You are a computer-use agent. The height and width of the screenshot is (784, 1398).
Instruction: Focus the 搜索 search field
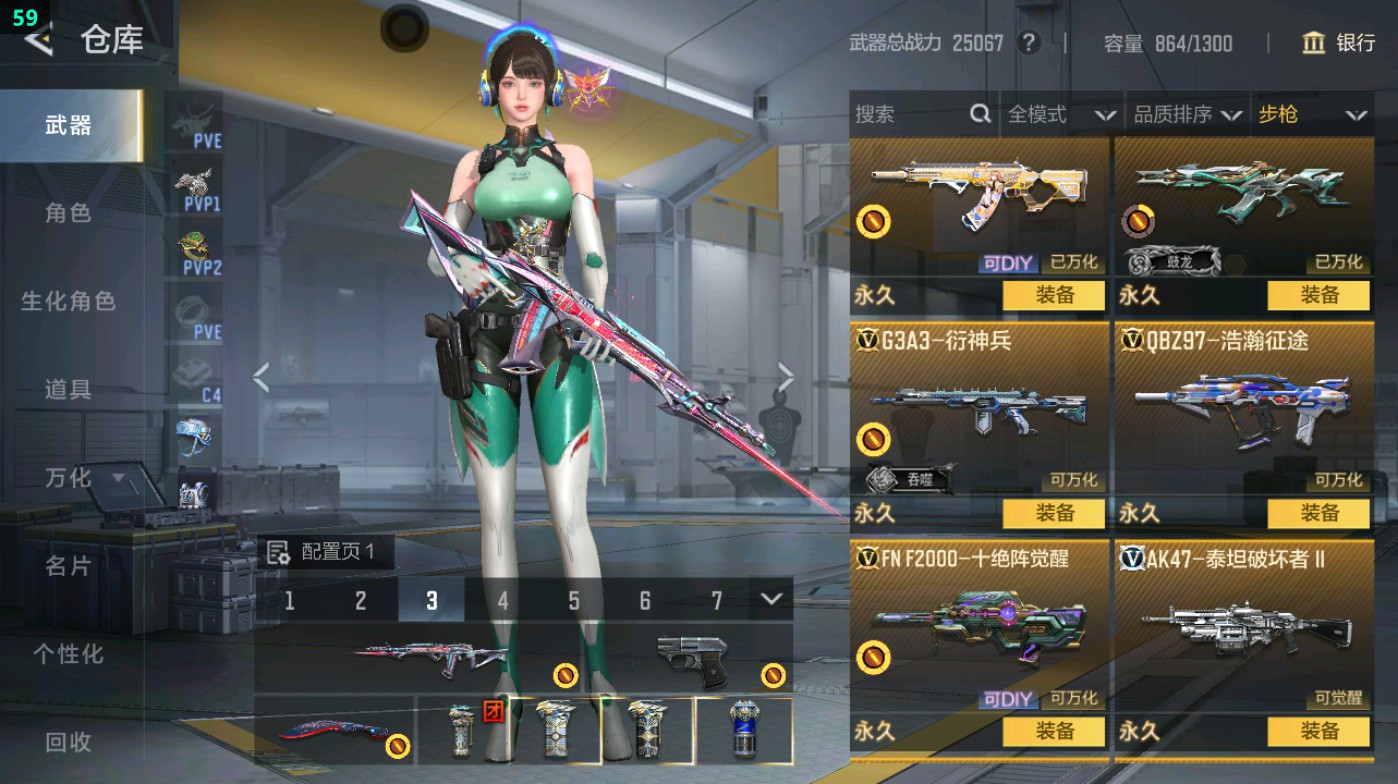[910, 115]
